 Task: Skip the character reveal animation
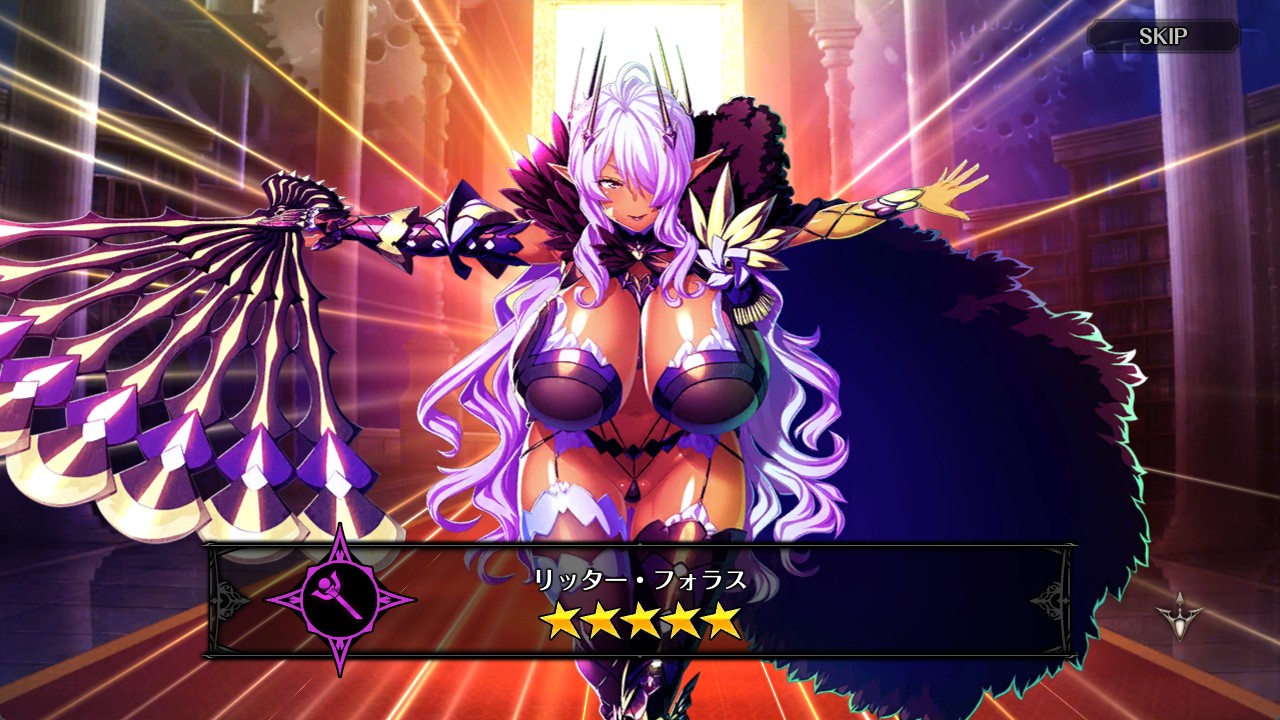tap(1163, 37)
